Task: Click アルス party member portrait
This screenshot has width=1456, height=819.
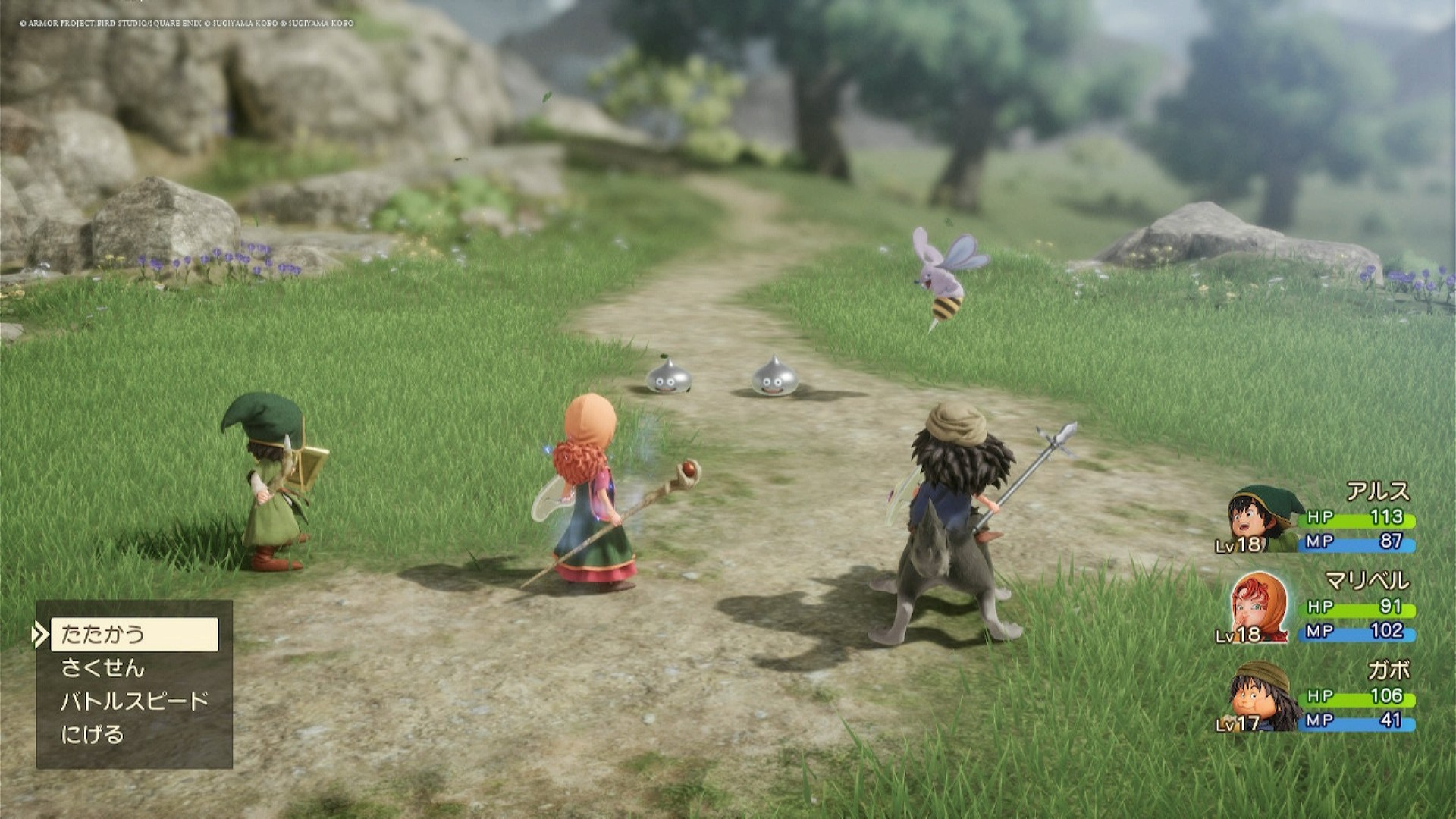Action: click(x=1259, y=520)
